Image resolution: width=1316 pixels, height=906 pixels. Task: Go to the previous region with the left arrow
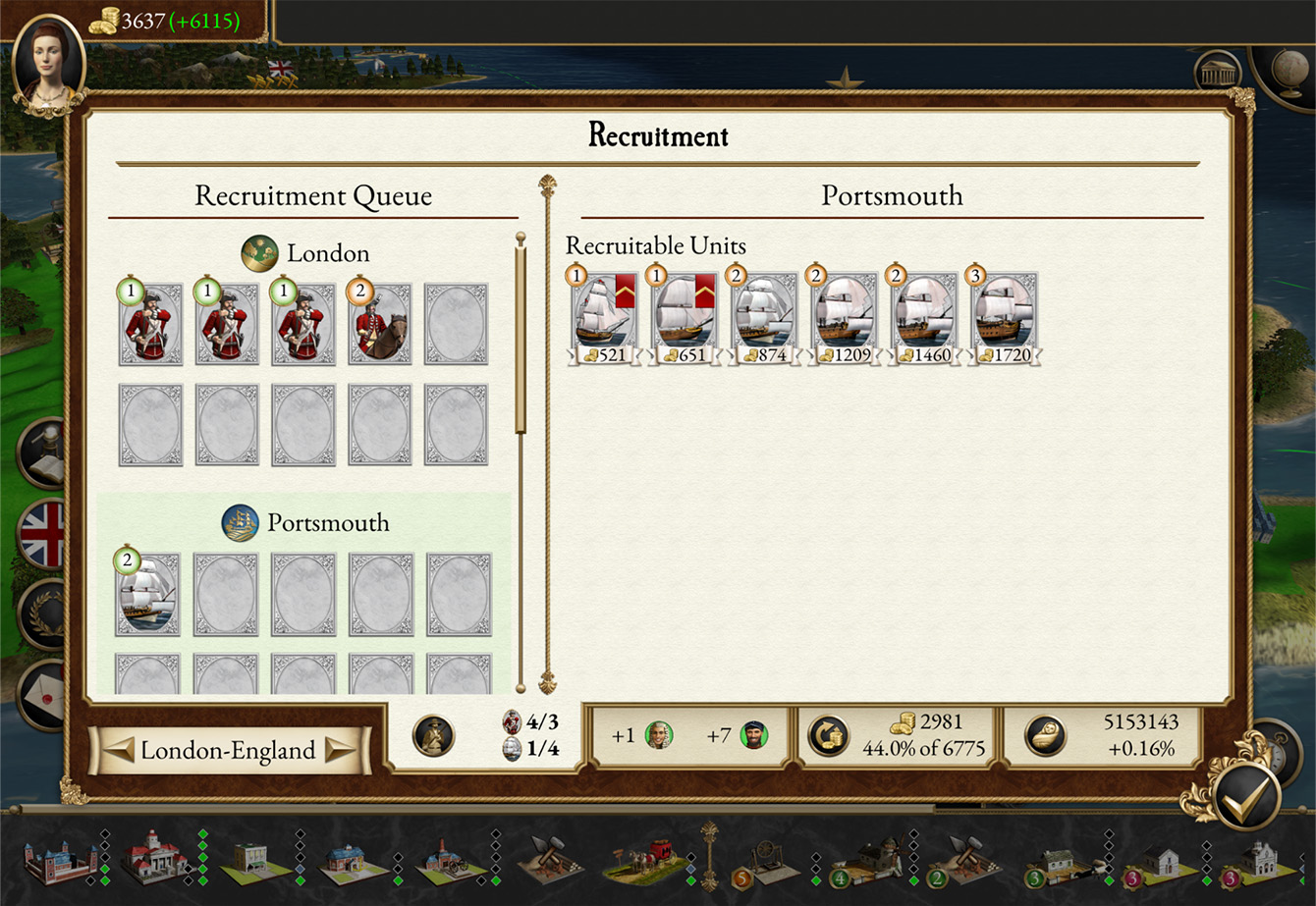(x=120, y=751)
